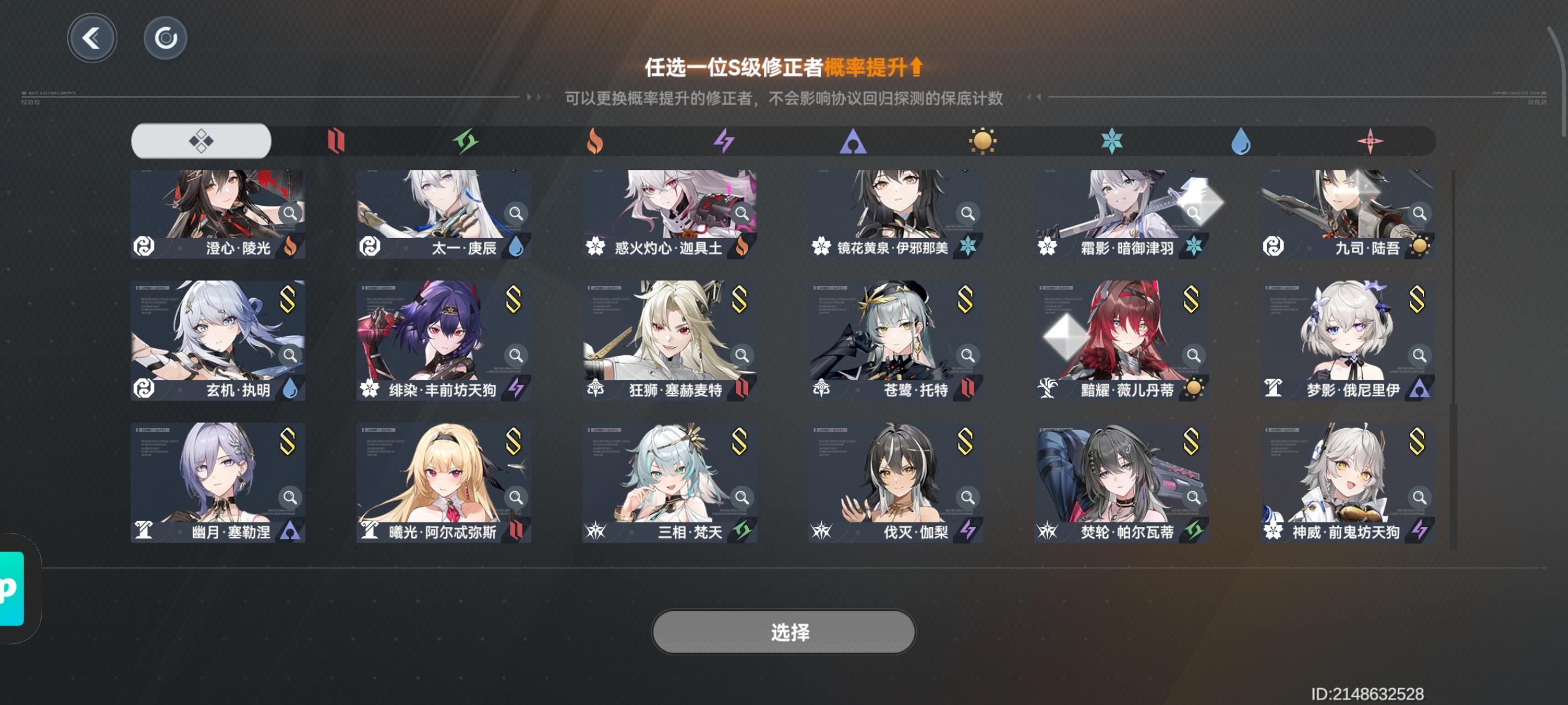
Task: Select the green element filter icon
Action: tap(465, 141)
